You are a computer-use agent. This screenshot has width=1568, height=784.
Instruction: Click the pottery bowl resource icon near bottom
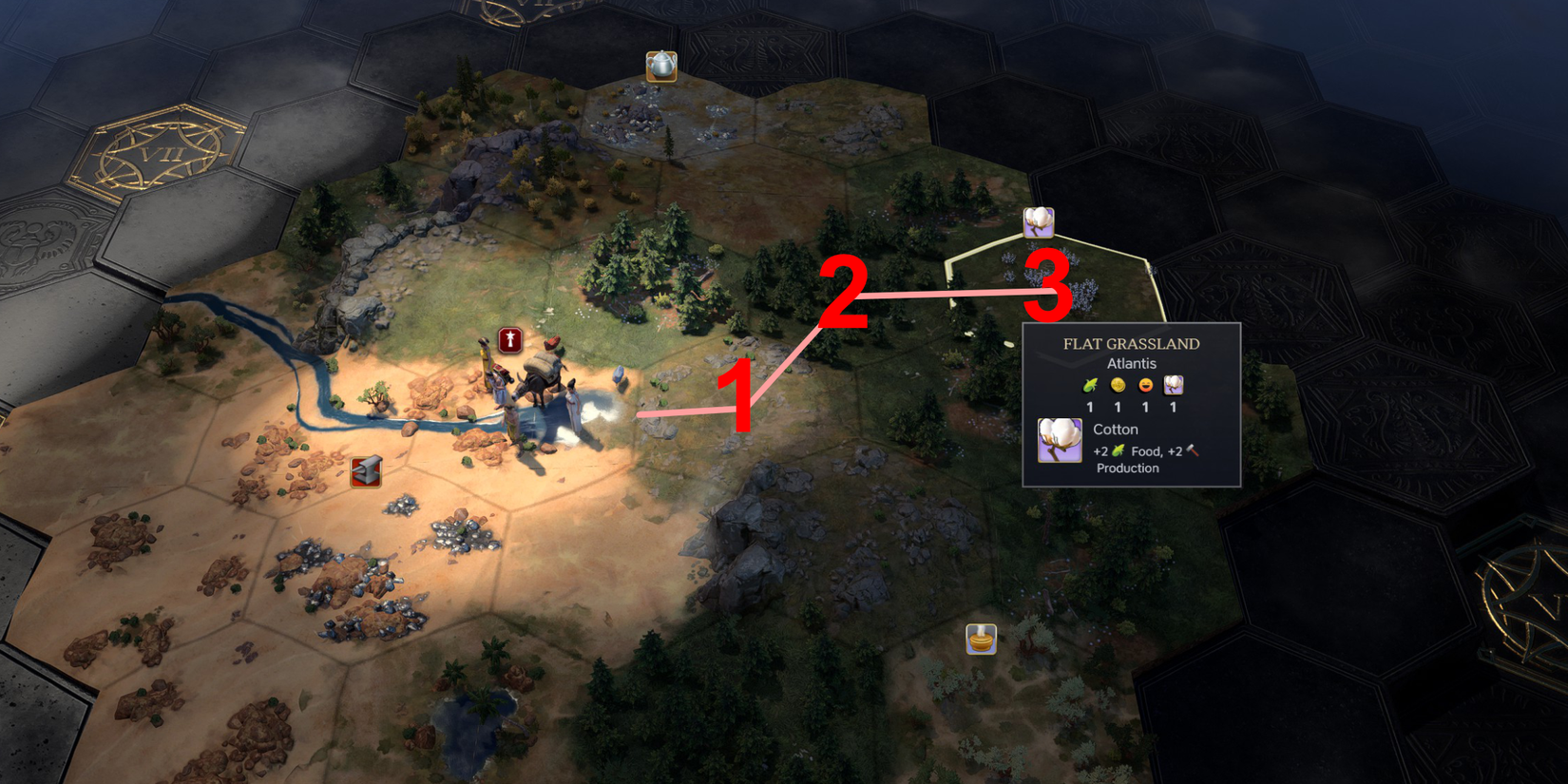click(981, 639)
